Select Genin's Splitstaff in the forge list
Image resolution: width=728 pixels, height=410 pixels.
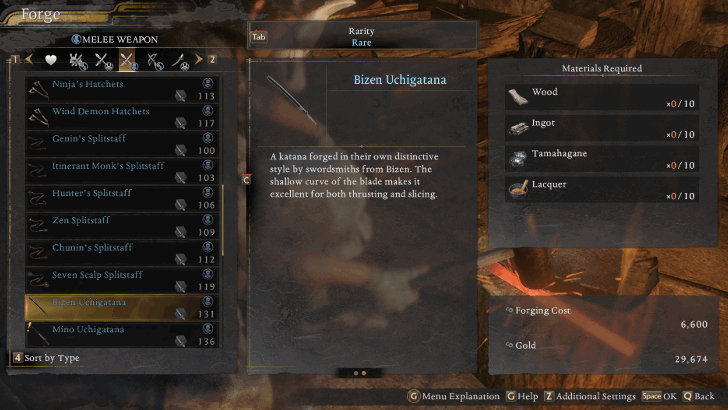122,144
